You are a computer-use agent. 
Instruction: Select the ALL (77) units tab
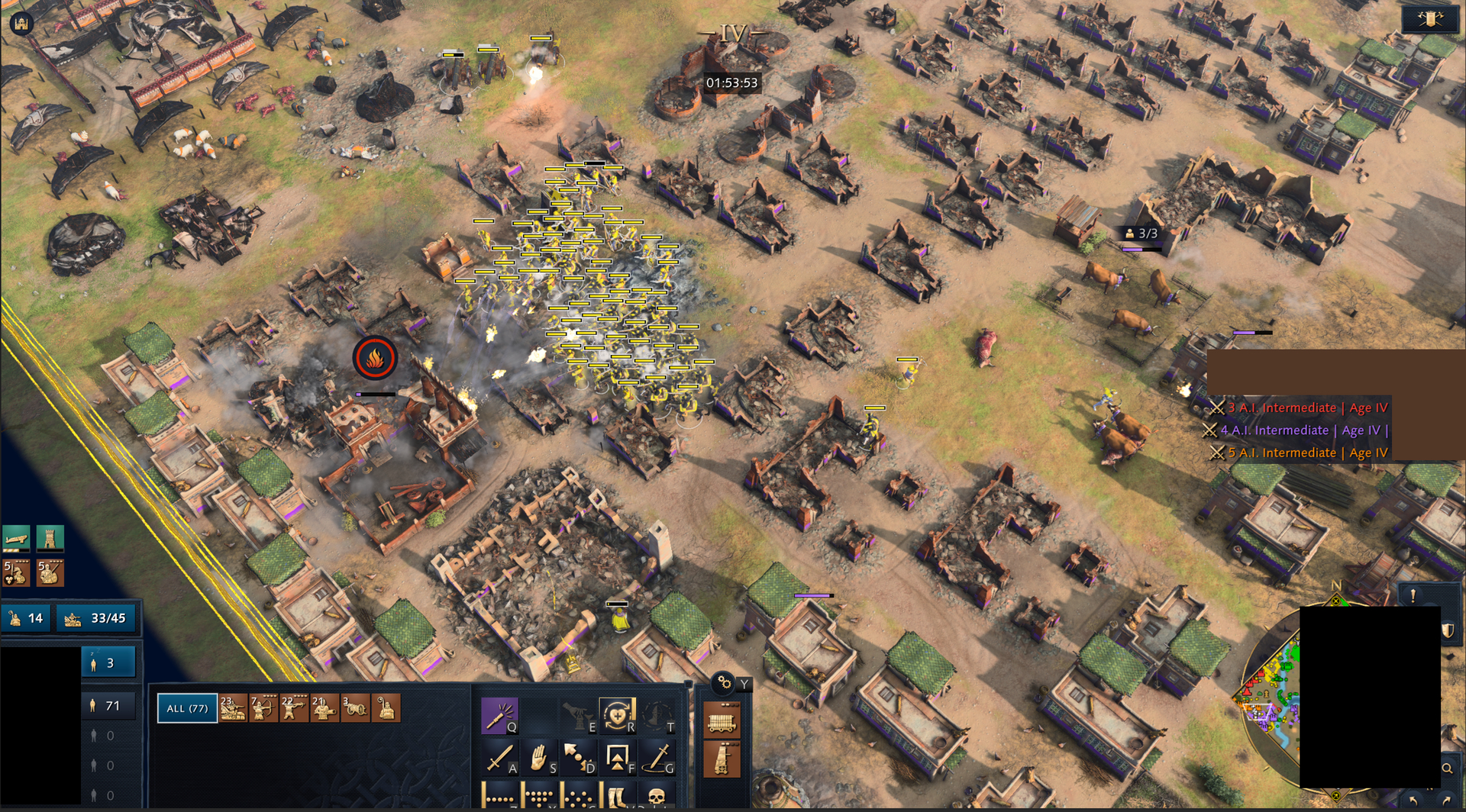[187, 708]
